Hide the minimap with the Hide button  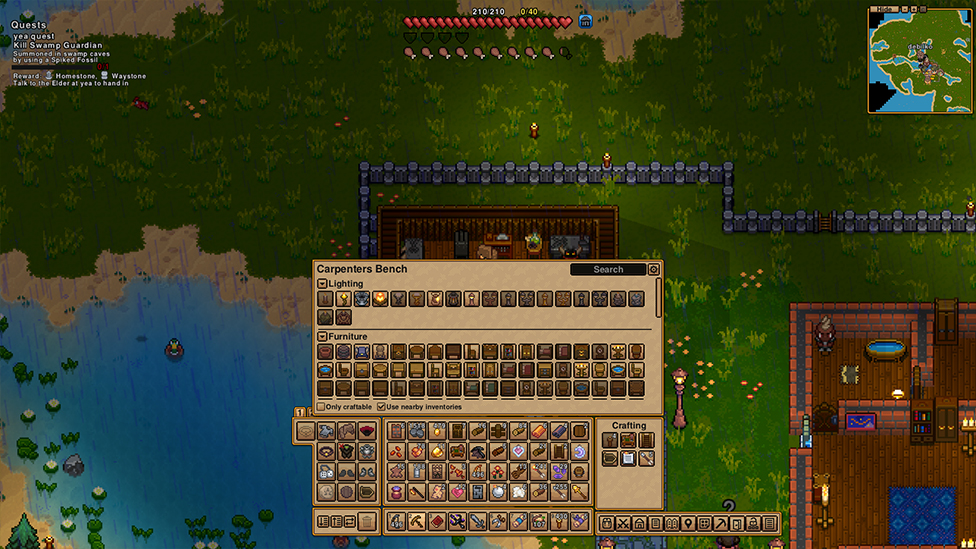click(882, 9)
